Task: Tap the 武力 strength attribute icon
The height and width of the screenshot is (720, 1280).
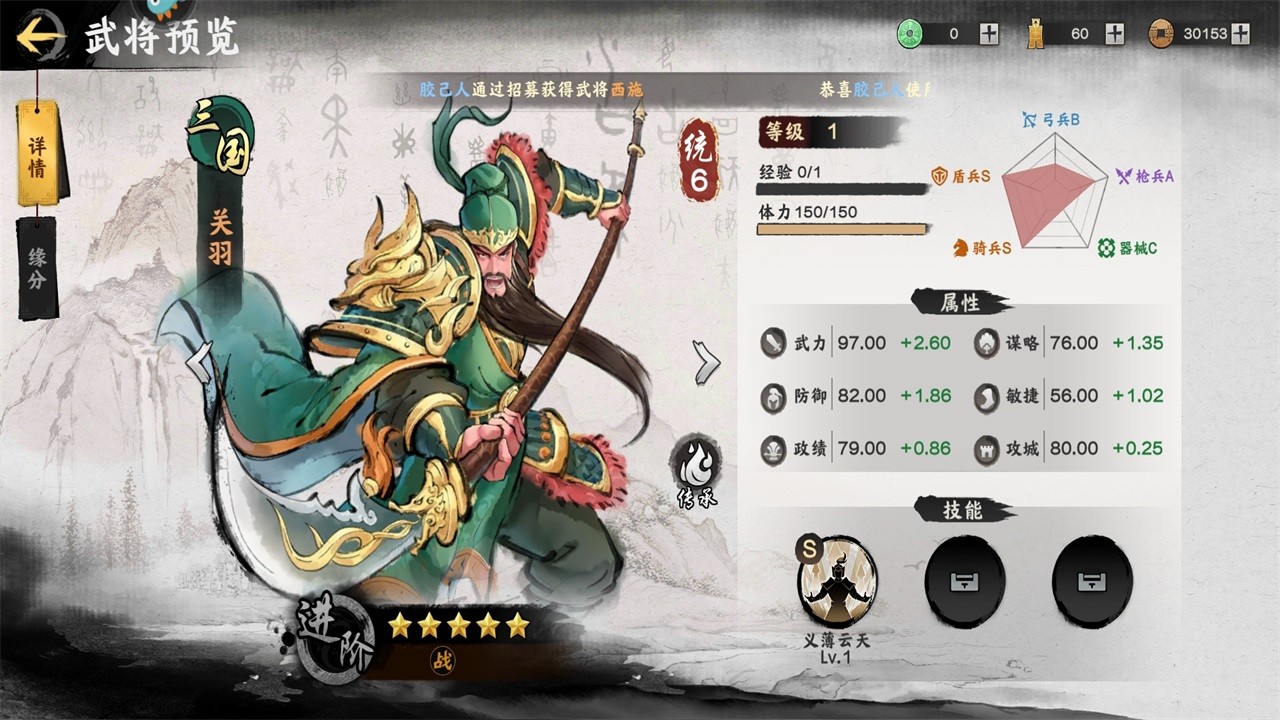Action: [774, 343]
